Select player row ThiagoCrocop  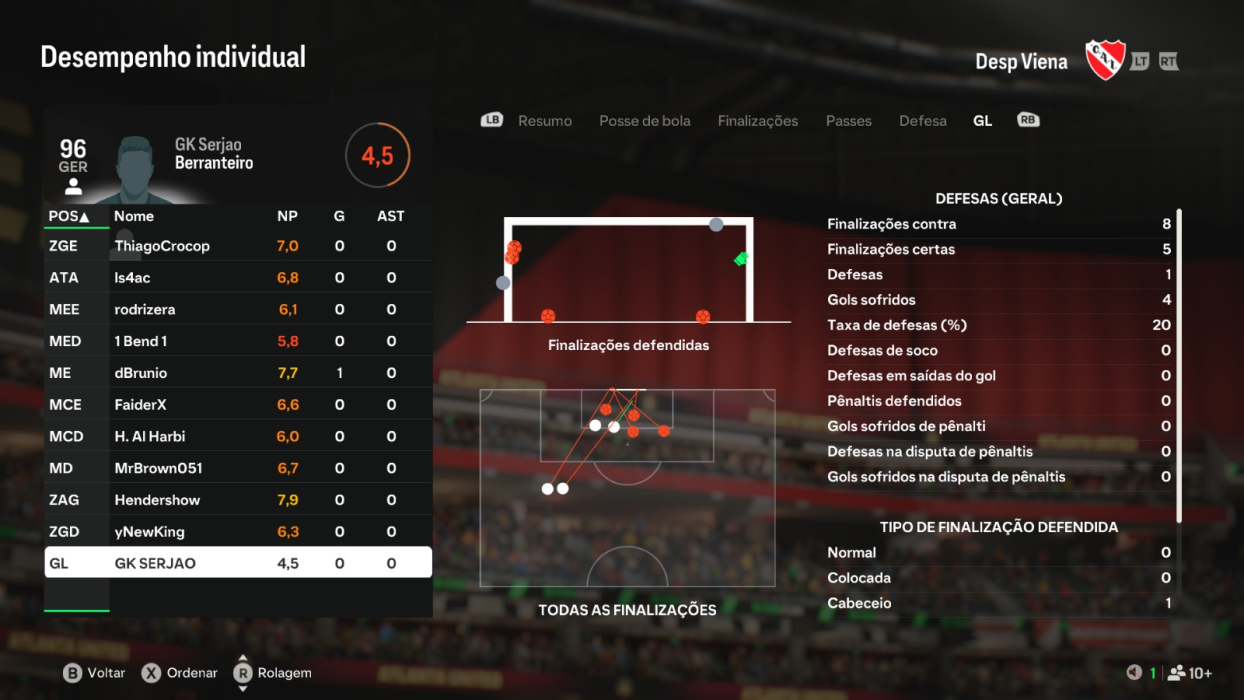click(238, 246)
